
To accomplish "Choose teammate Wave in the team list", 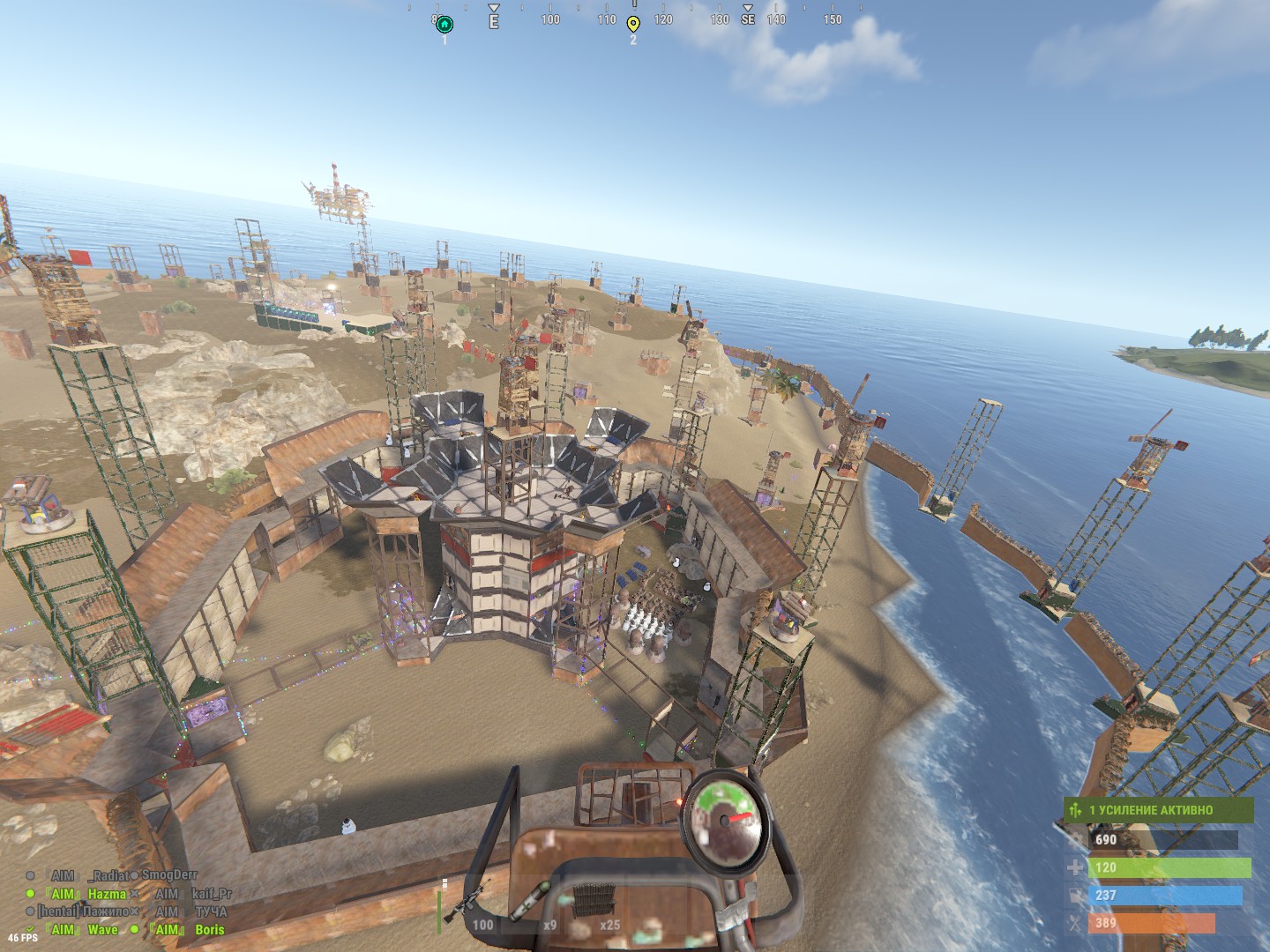I will point(102,929).
